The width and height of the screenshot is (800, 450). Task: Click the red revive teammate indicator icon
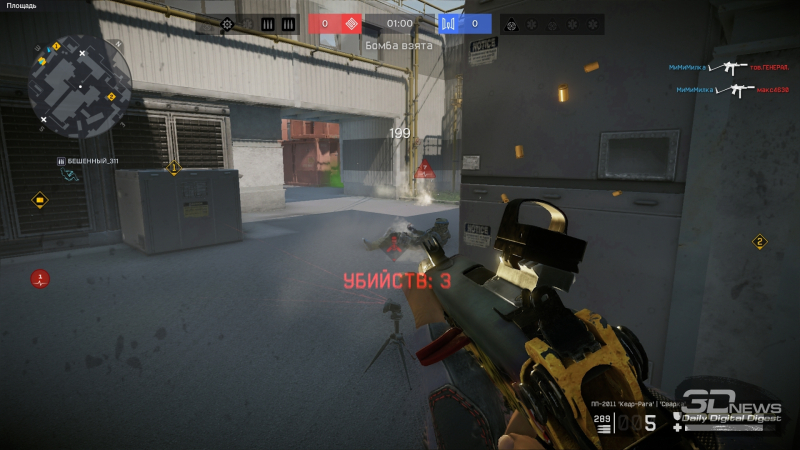[x=39, y=278]
